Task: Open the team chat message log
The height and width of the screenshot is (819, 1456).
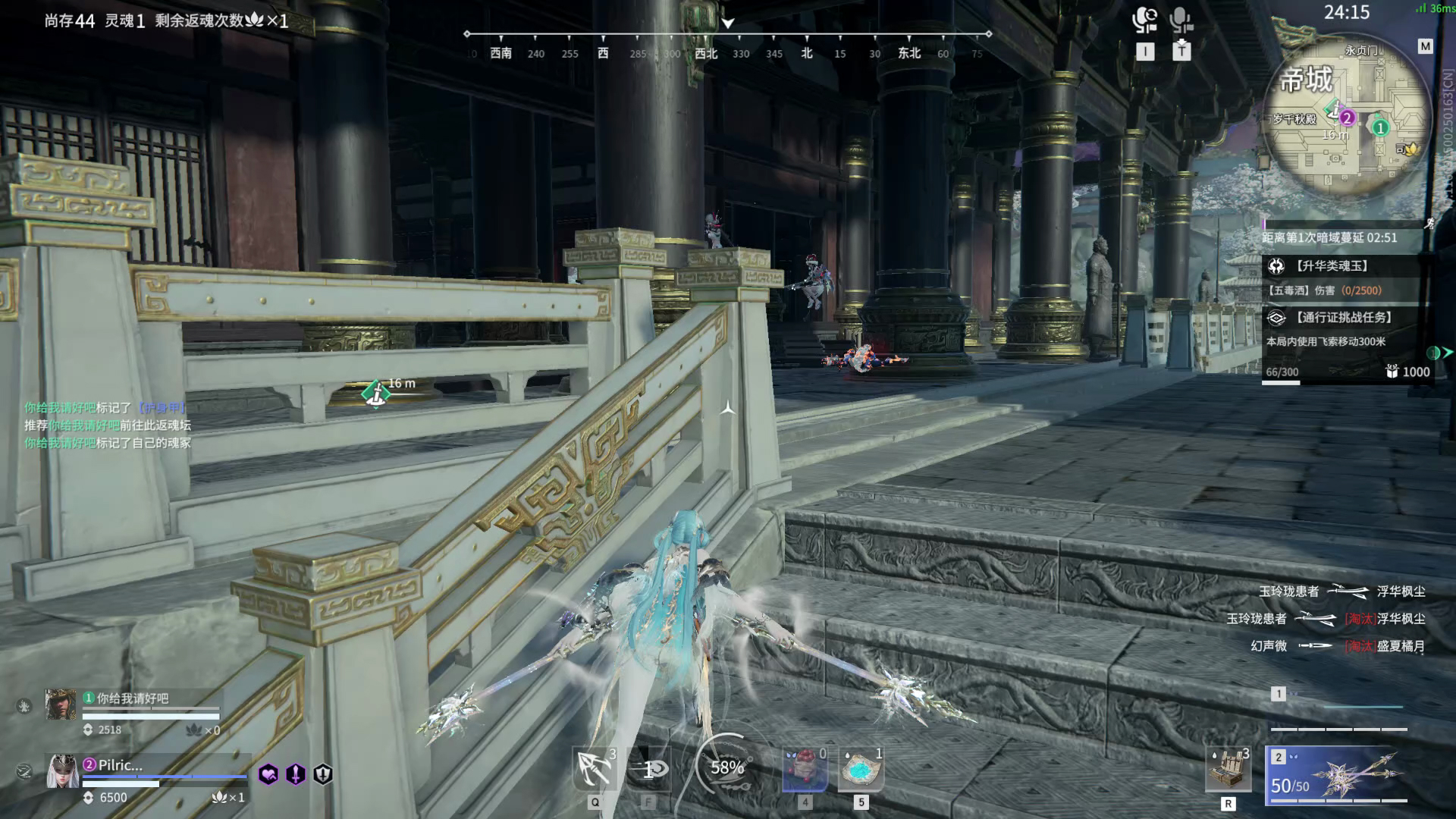Action: point(108,425)
